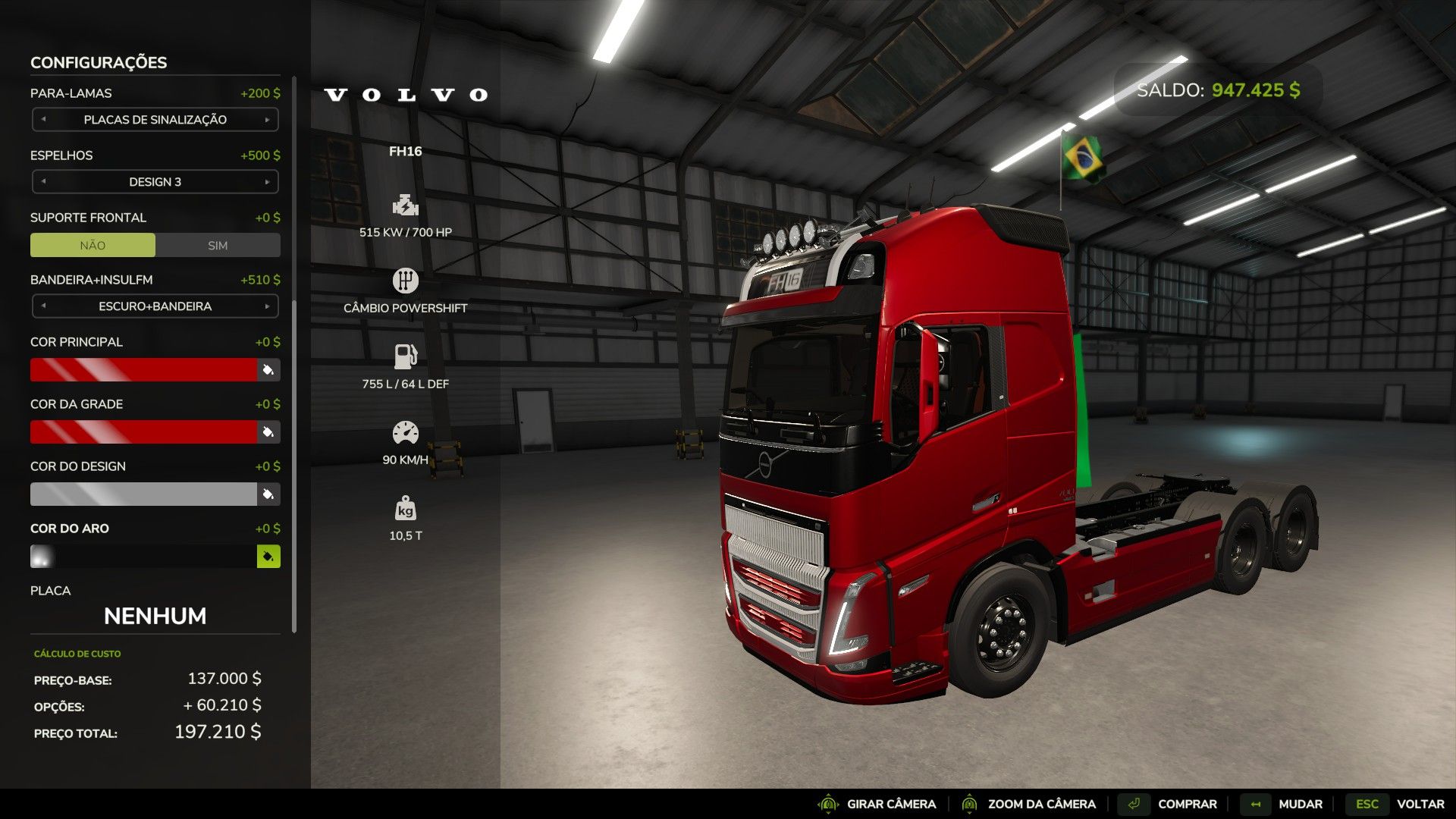Image resolution: width=1456 pixels, height=819 pixels.
Task: Go to previous Bandeira+Insulfm option arrow
Action: click(x=44, y=306)
